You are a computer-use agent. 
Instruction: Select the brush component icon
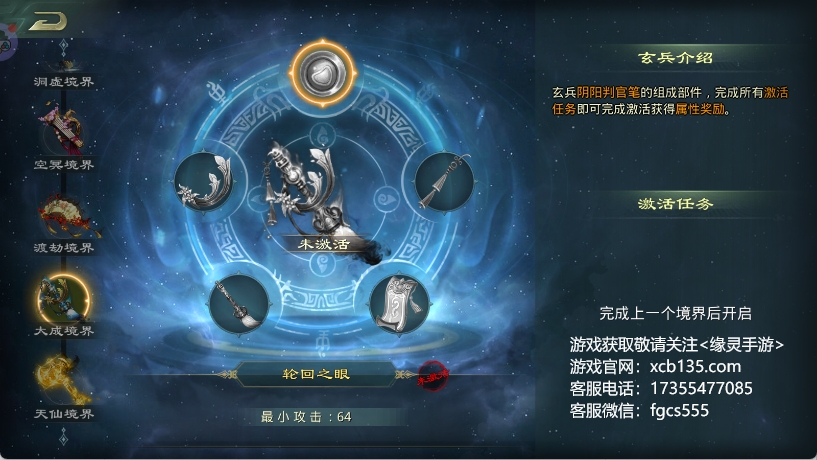239,304
